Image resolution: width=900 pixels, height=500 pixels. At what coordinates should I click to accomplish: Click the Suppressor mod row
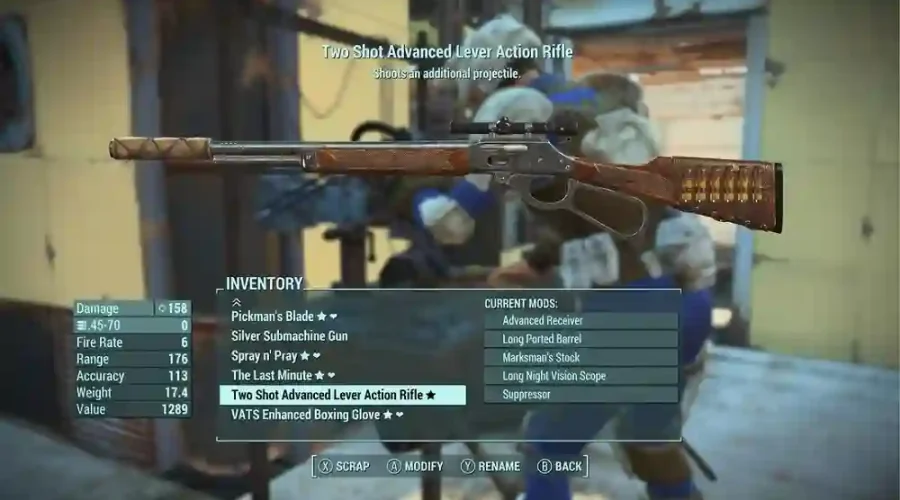click(580, 394)
